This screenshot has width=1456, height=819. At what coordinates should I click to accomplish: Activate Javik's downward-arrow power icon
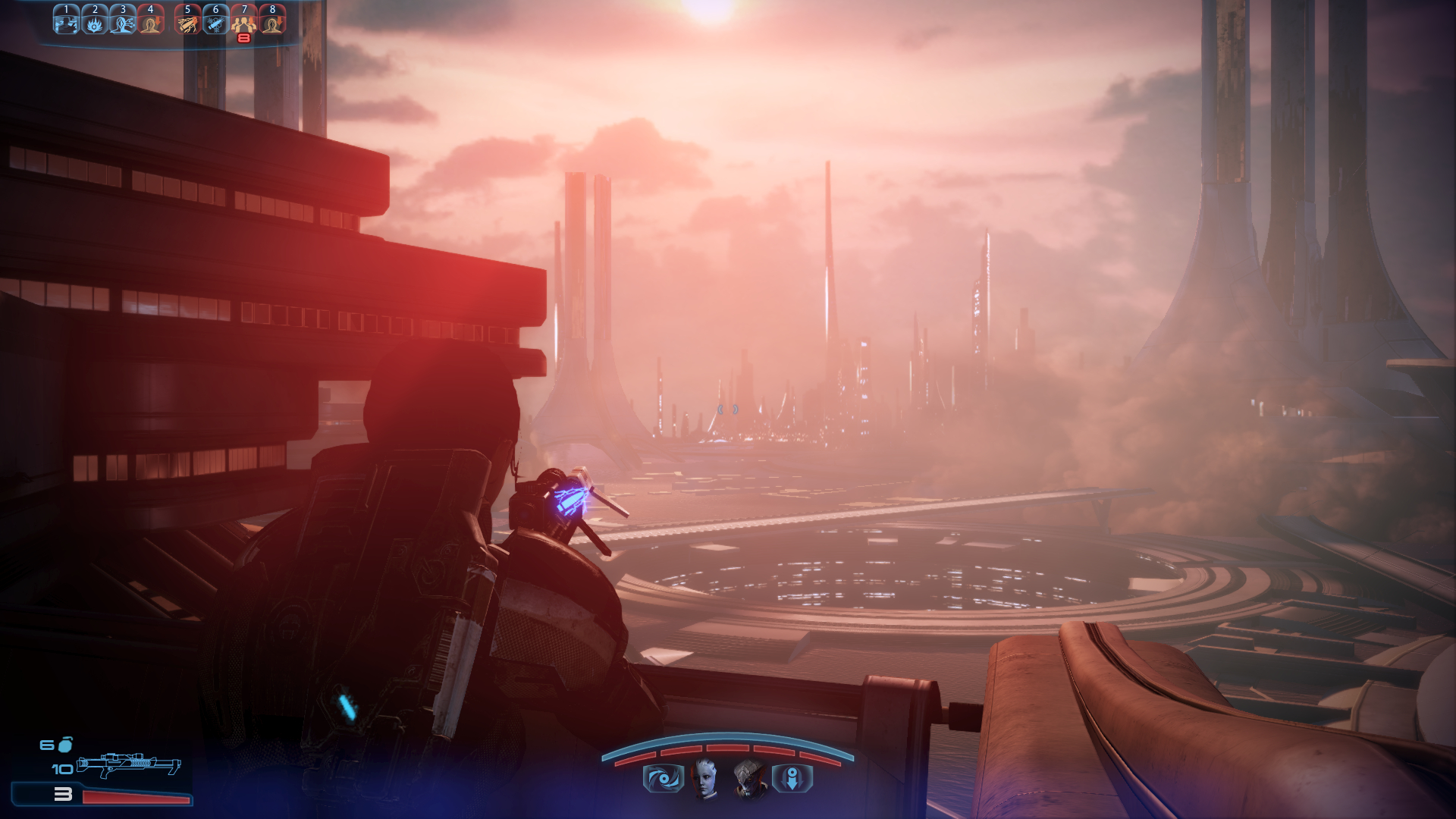pyautogui.click(x=792, y=779)
